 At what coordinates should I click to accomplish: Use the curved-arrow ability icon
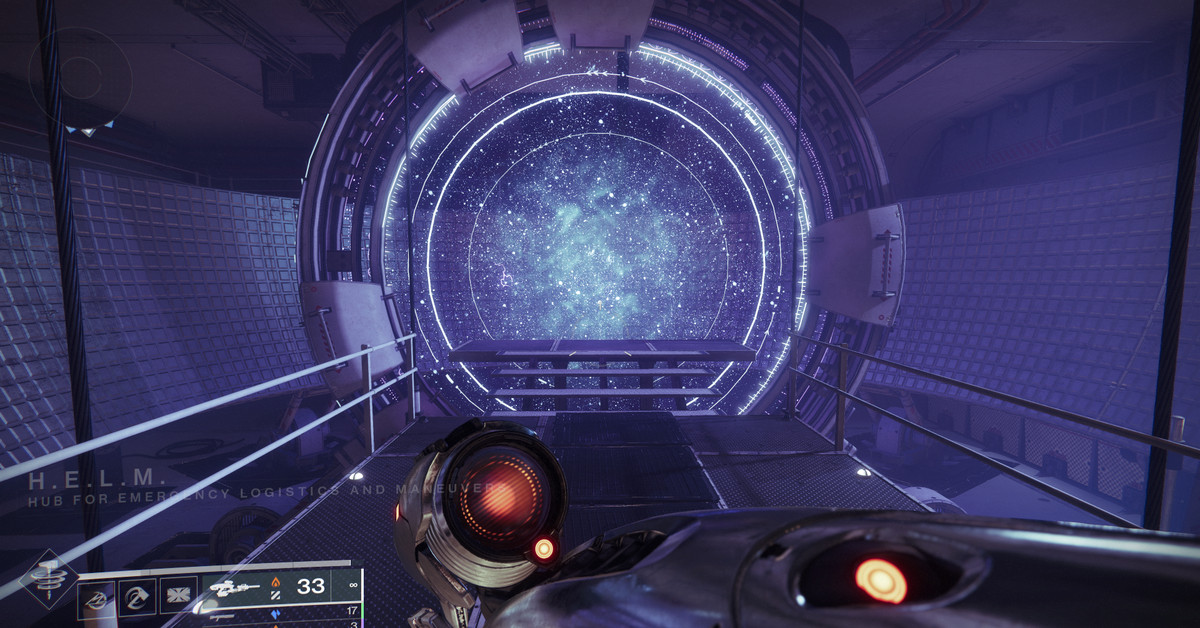pyautogui.click(x=138, y=597)
